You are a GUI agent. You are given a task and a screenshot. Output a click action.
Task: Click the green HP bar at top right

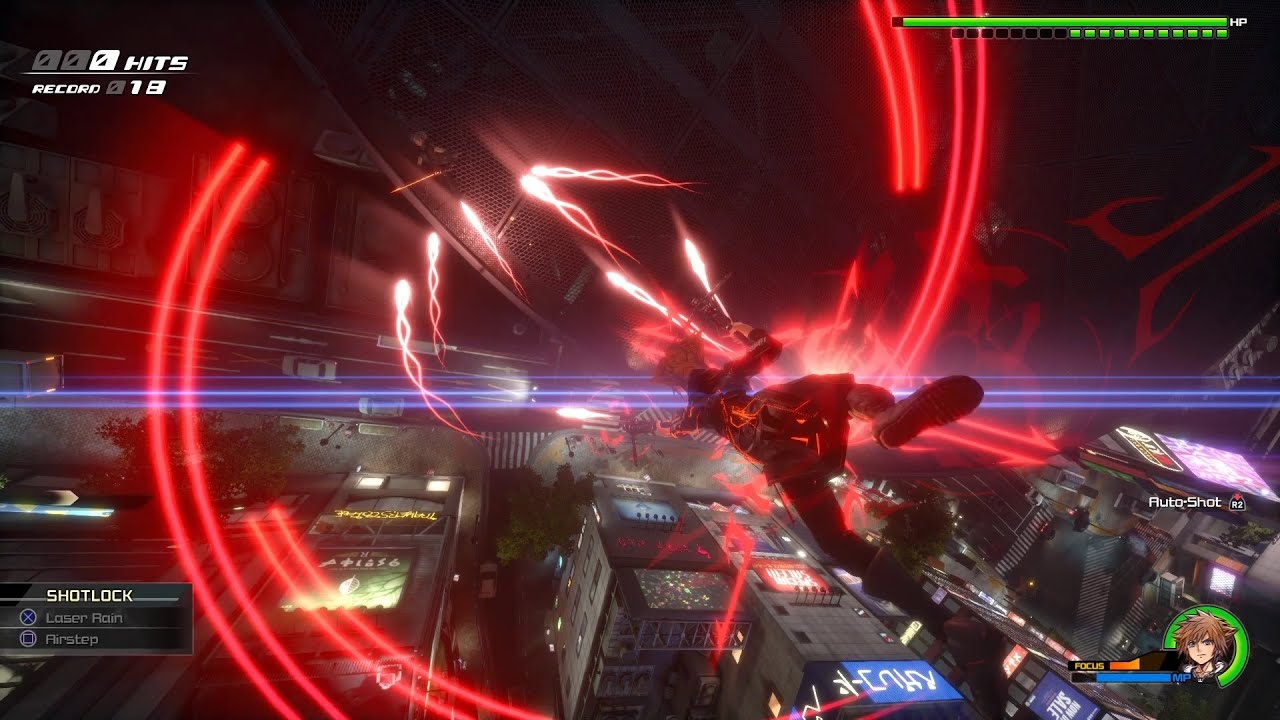pyautogui.click(x=1060, y=21)
